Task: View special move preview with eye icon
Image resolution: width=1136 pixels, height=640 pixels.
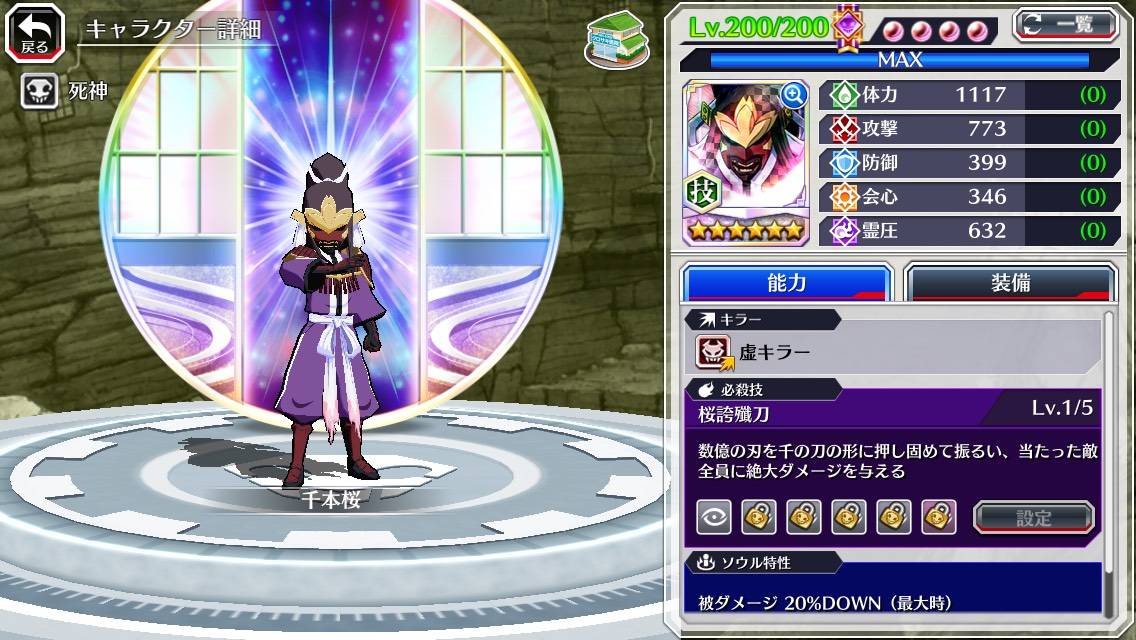Action: point(714,517)
